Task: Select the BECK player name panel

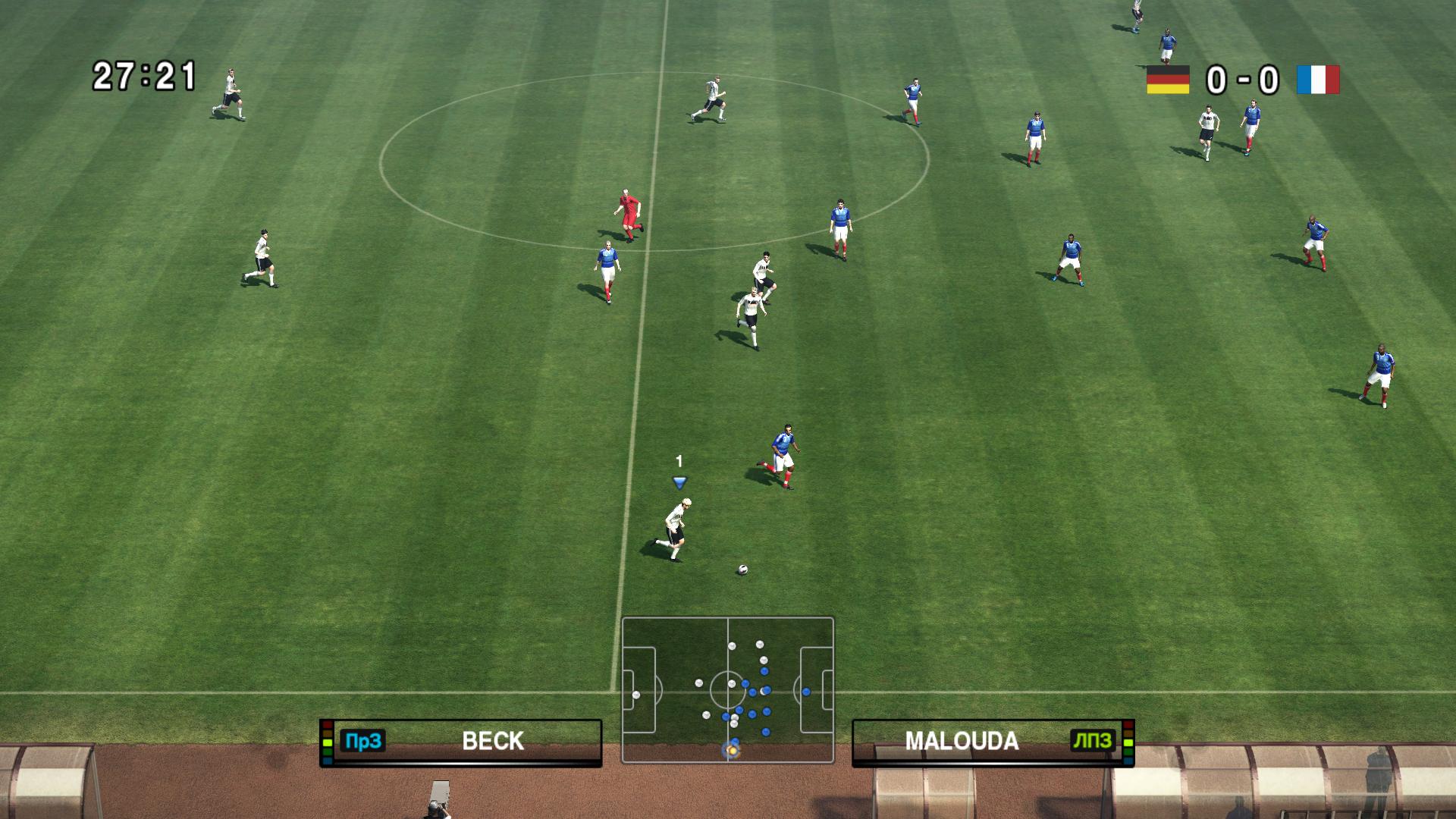Action: [x=461, y=742]
